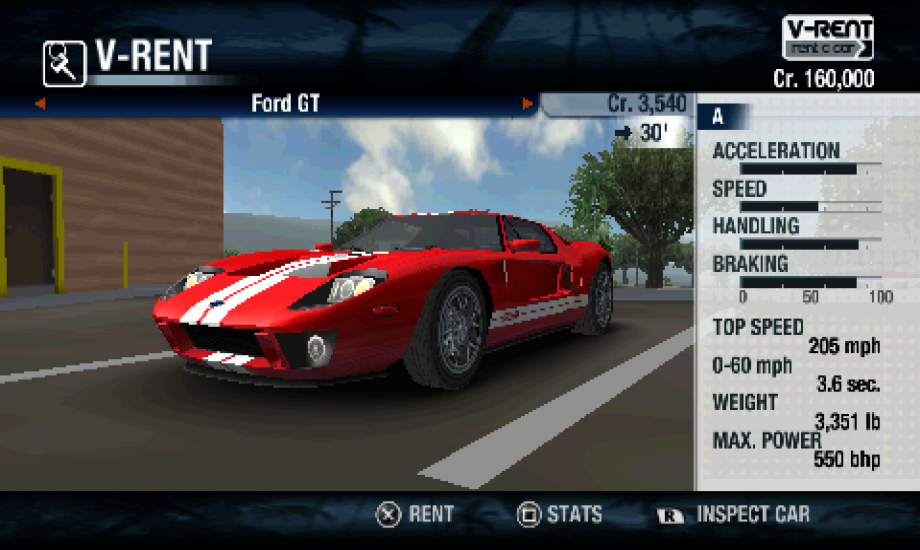Select the Ford GT name bar
The height and width of the screenshot is (550, 920).
pyautogui.click(x=285, y=104)
